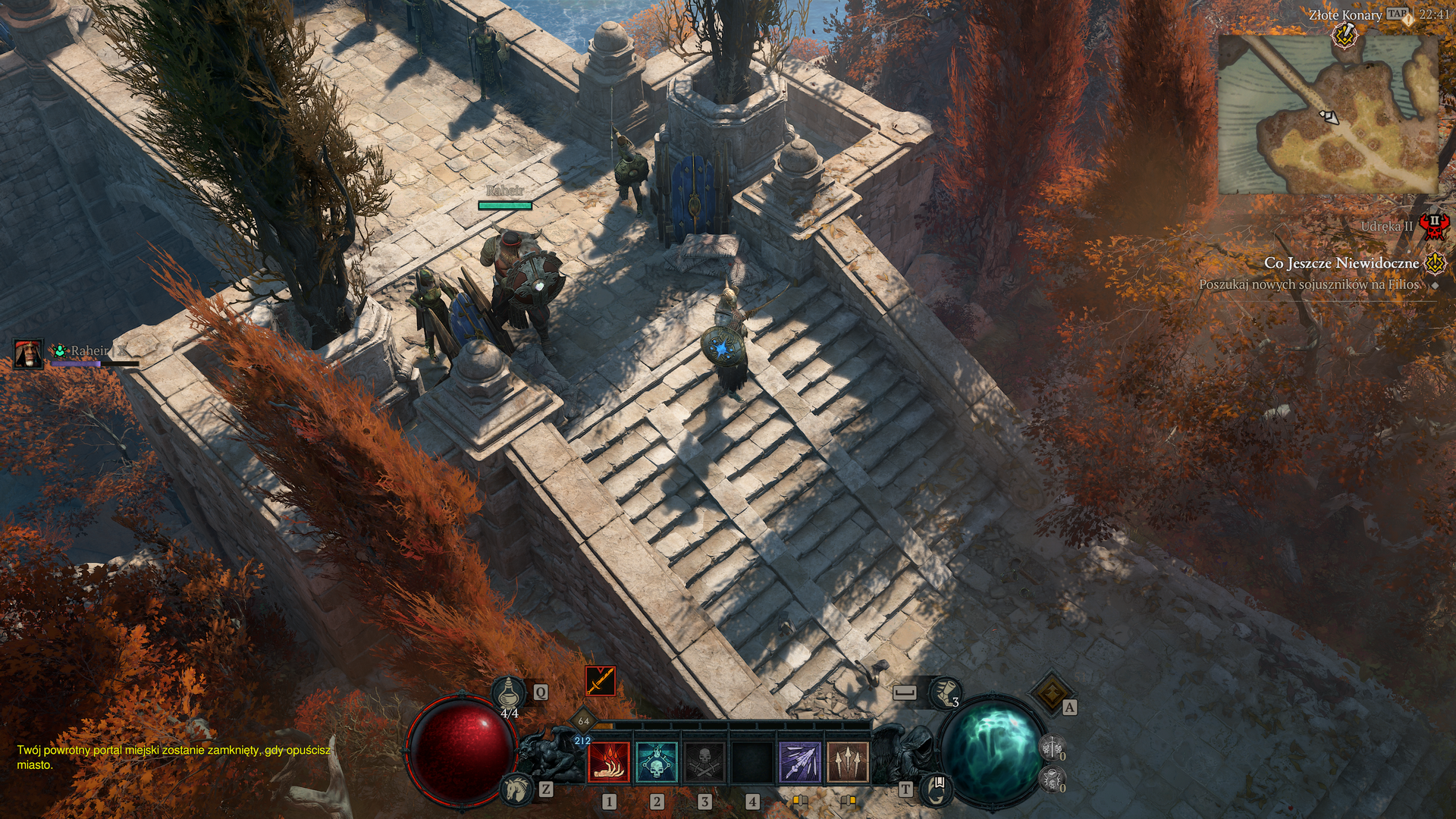
Task: Summon the mount with the horse icon
Action: tap(517, 789)
